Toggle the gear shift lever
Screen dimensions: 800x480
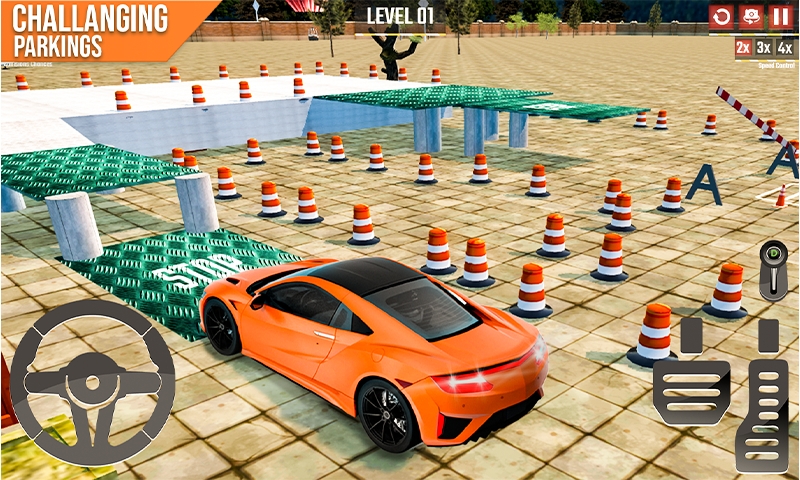774,270
